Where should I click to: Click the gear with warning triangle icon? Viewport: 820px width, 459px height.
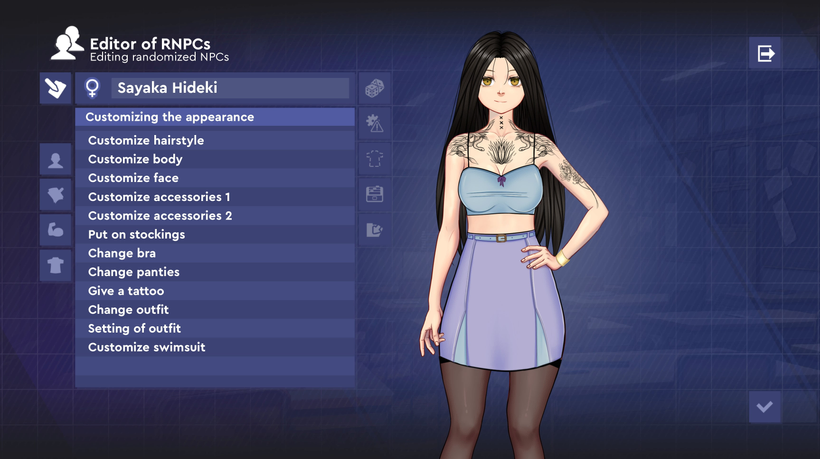pos(374,124)
